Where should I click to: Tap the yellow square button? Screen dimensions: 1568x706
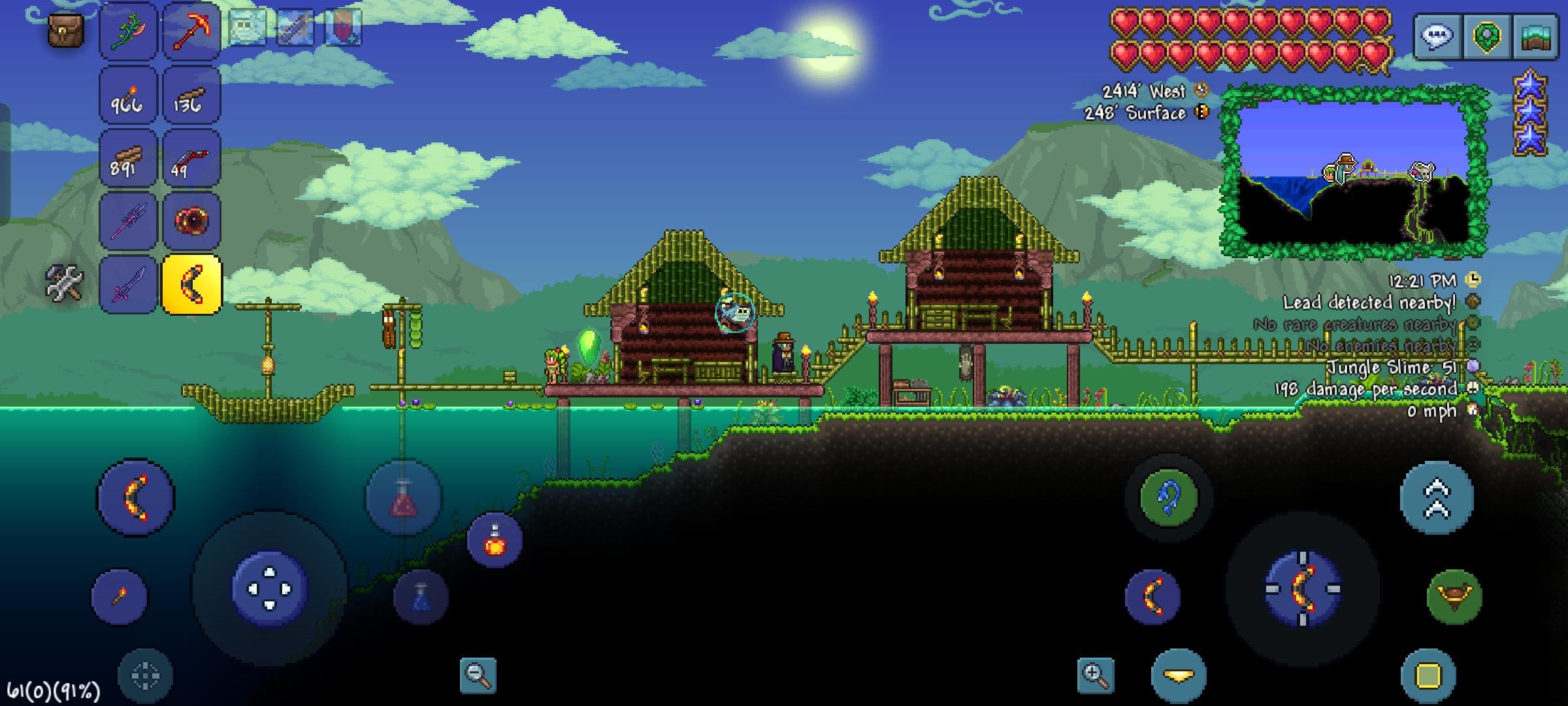1428,676
